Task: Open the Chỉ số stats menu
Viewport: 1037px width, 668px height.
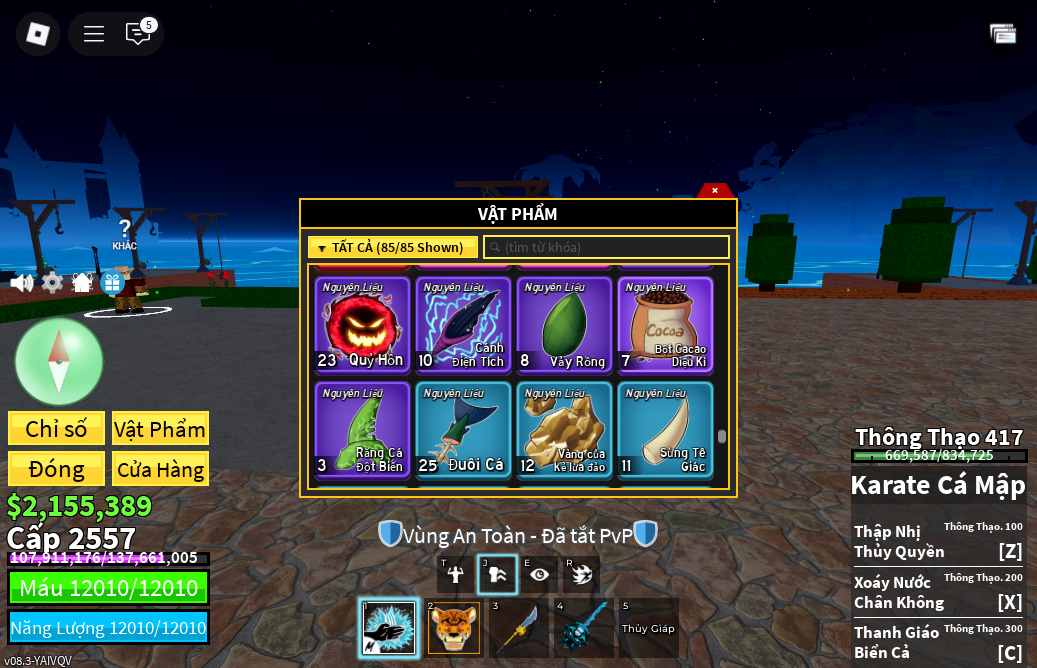Action: (x=56, y=429)
